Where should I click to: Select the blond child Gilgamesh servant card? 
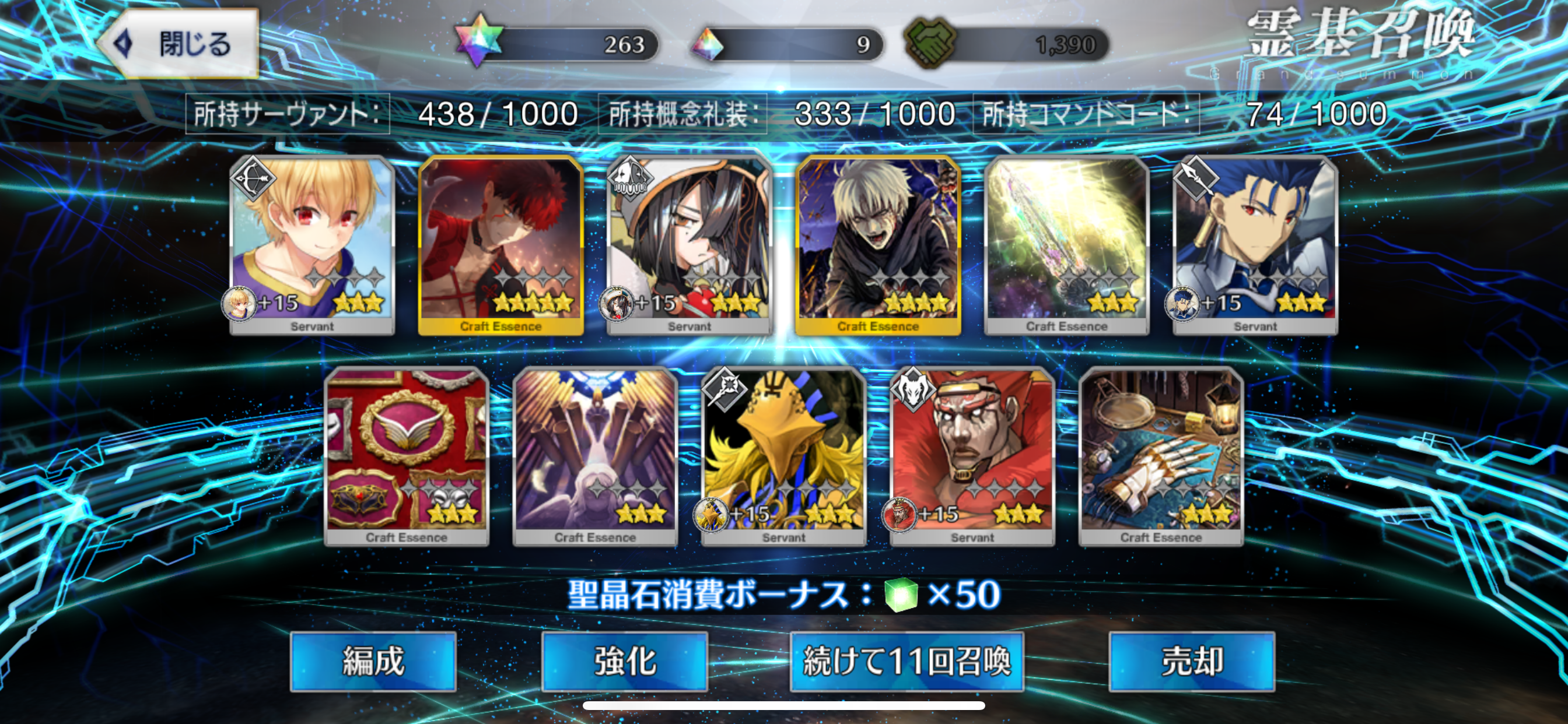[x=312, y=244]
